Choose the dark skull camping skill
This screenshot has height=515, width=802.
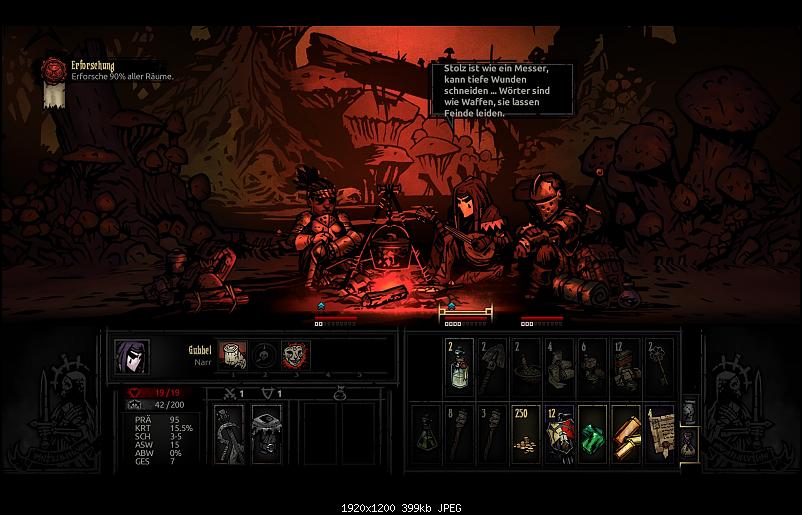(265, 355)
